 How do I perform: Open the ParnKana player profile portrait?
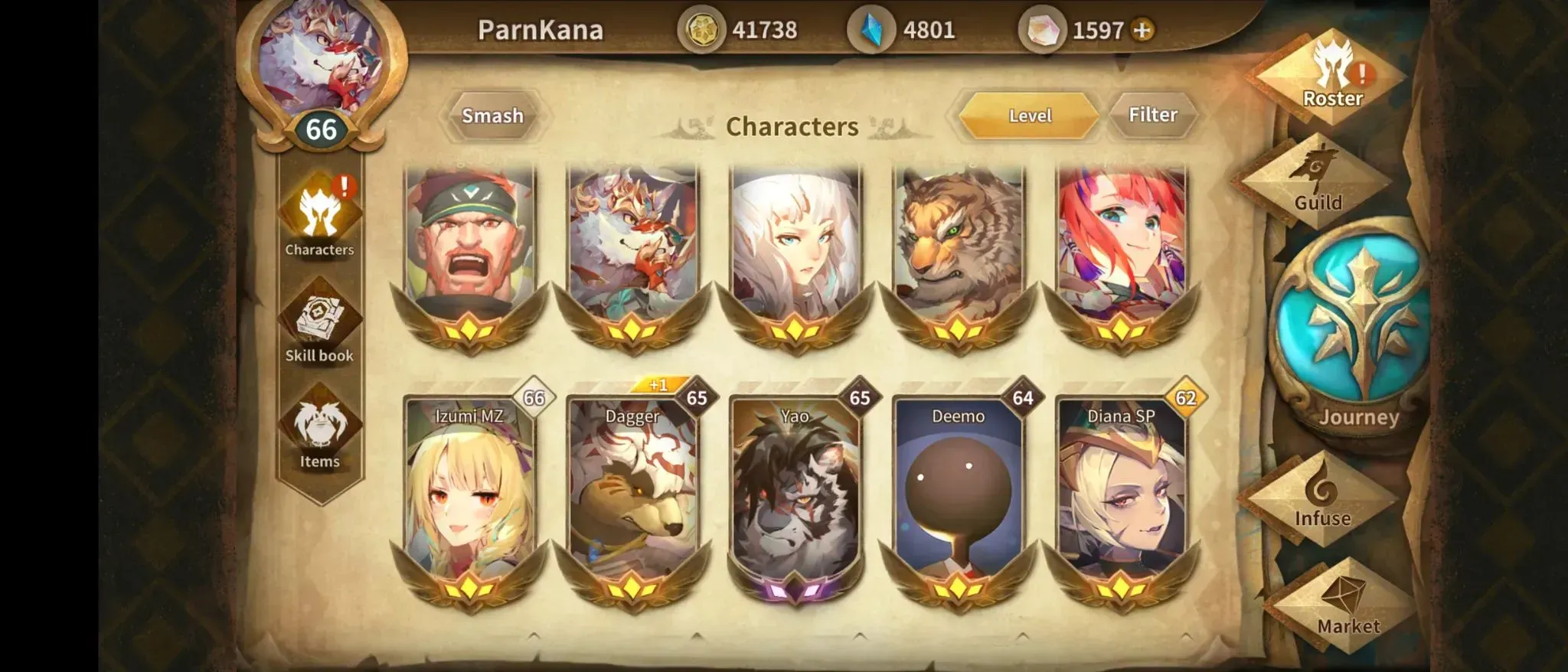click(x=321, y=65)
